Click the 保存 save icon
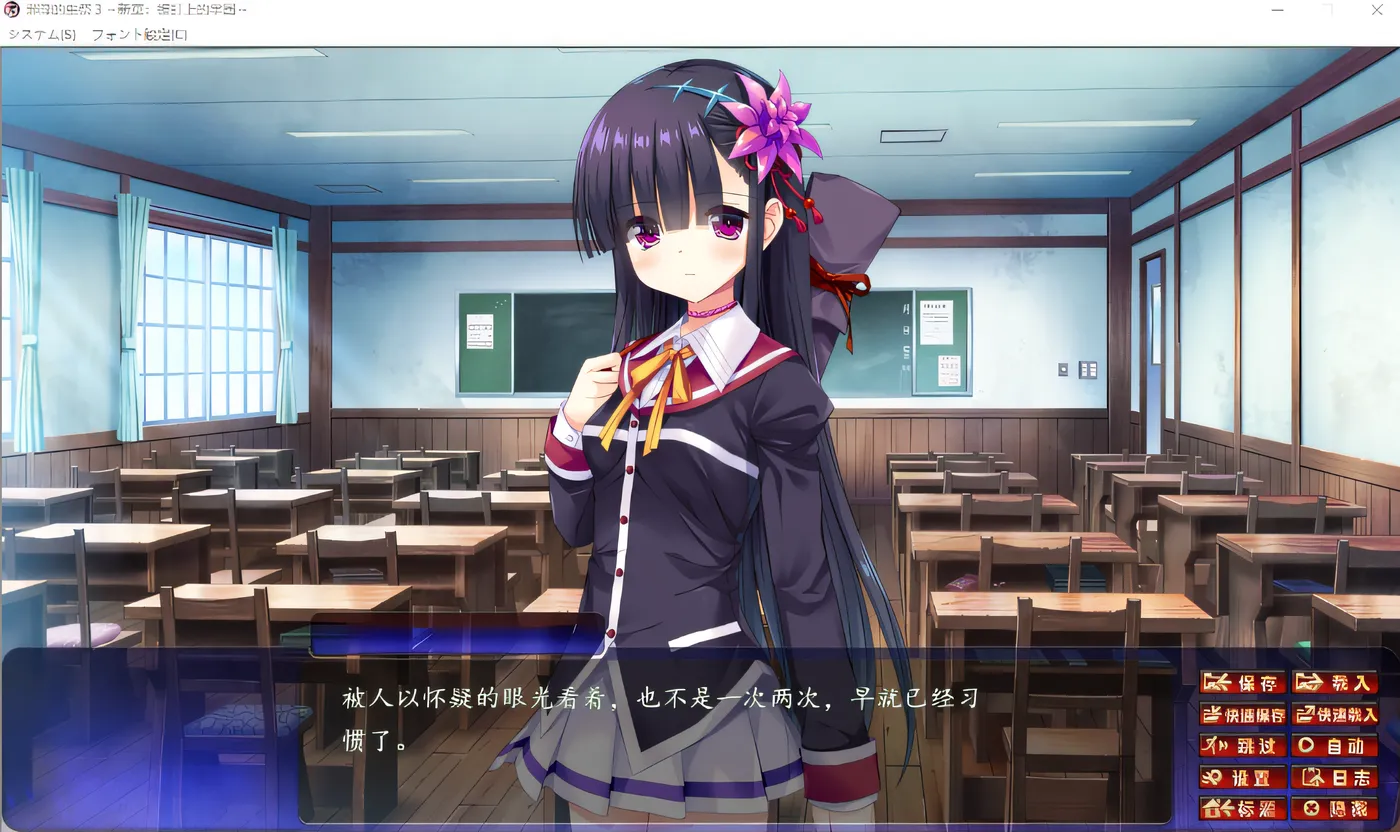 coord(1242,683)
